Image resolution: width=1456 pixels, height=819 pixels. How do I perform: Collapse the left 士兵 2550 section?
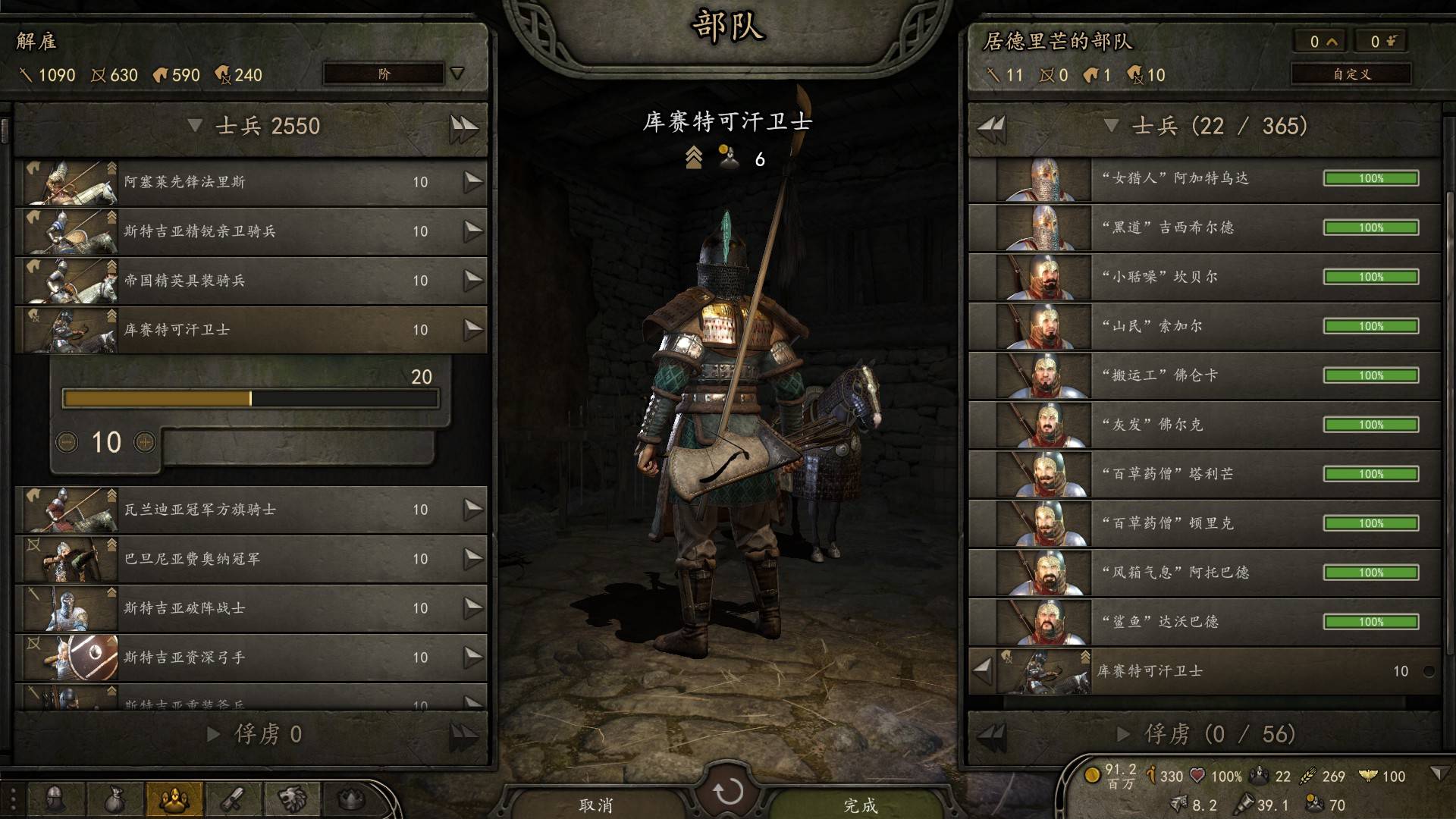pyautogui.click(x=195, y=126)
